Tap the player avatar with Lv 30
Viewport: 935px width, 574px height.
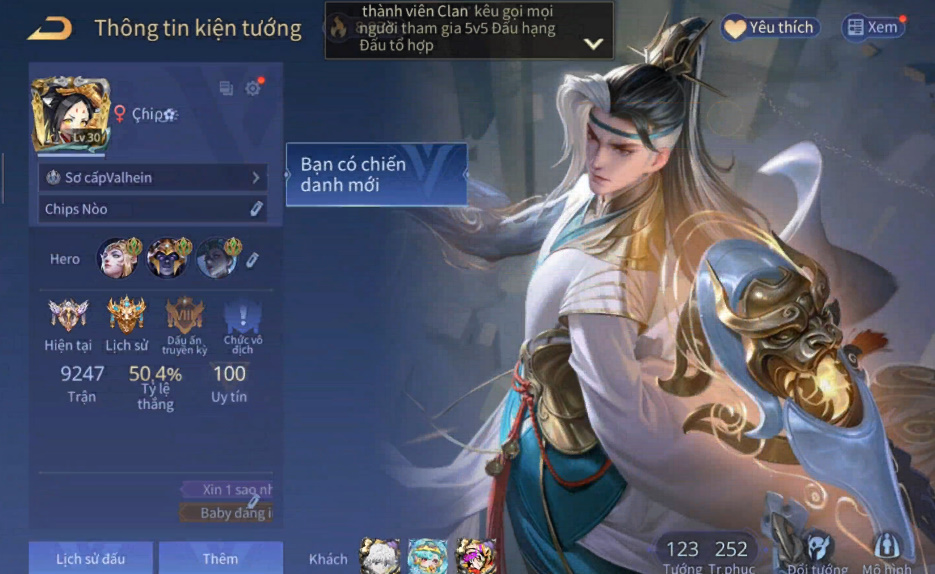point(70,114)
